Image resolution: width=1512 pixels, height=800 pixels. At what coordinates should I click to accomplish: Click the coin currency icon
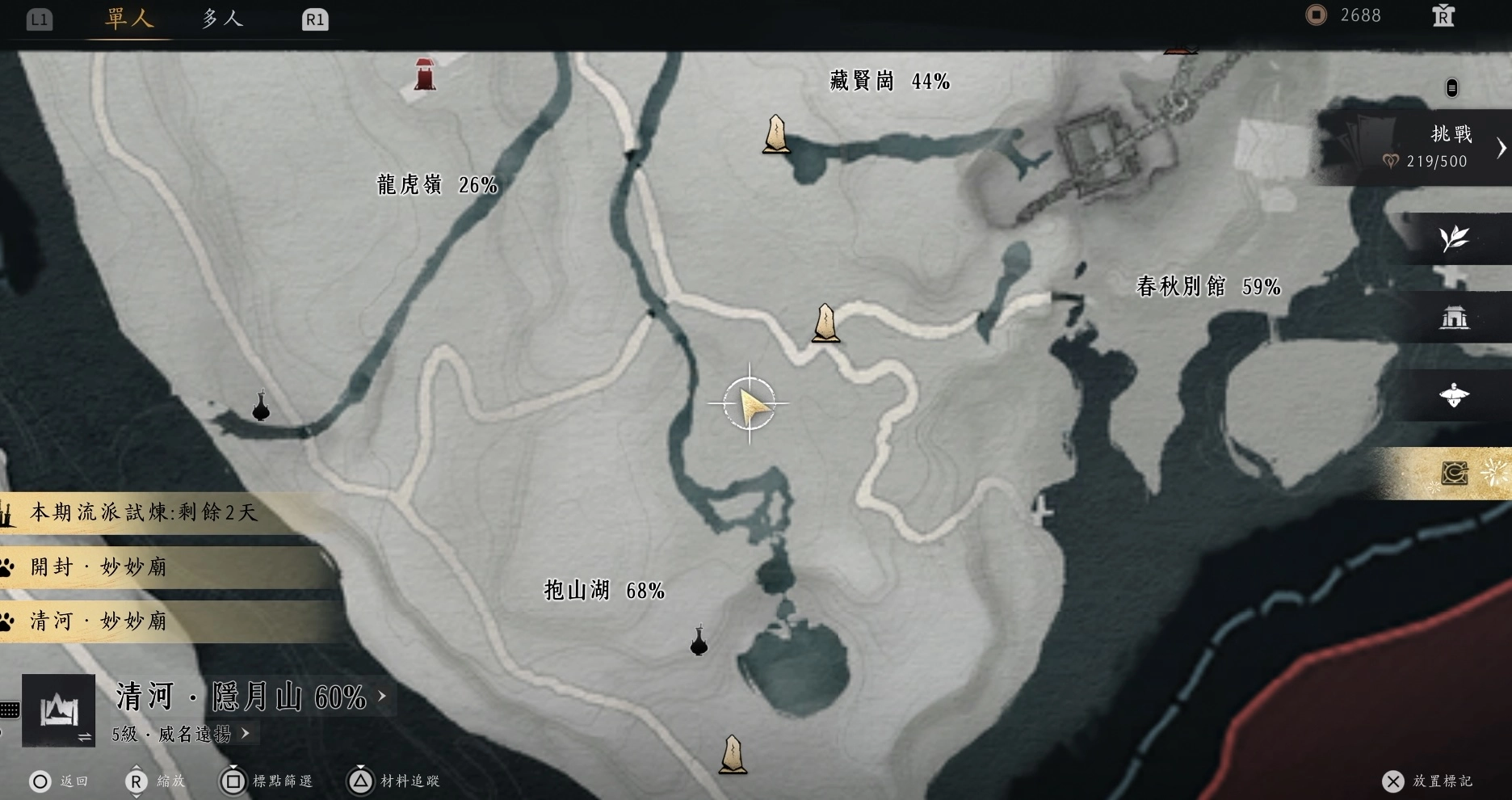(1317, 15)
